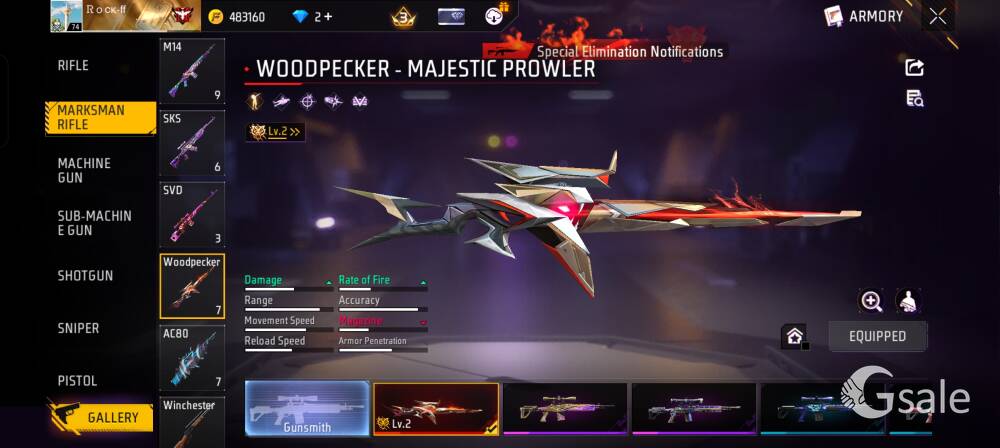Image resolution: width=1000 pixels, height=448 pixels.
Task: Select the M14 weapon slot
Action: coord(192,71)
